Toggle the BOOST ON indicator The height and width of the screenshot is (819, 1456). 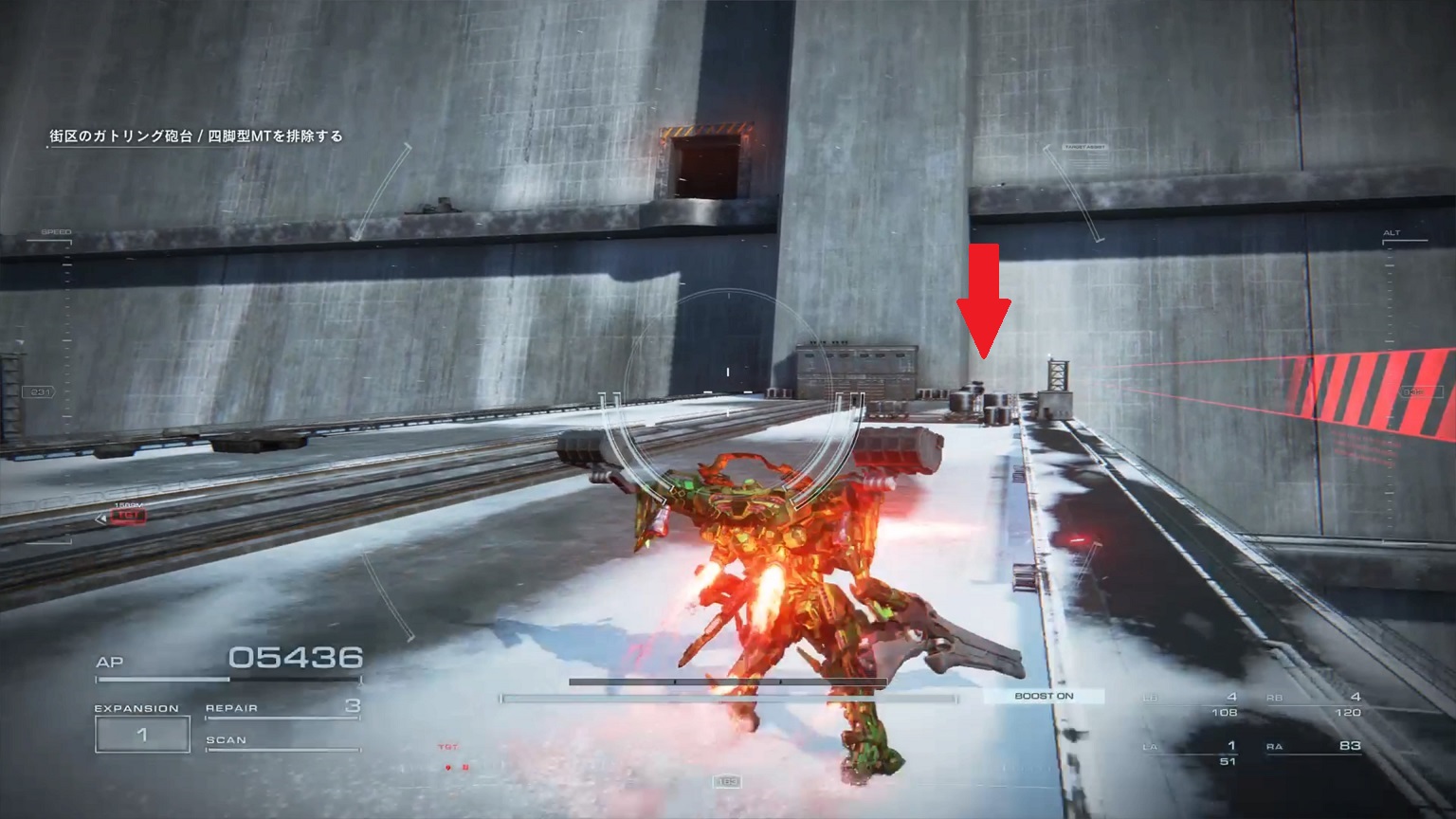point(1044,696)
